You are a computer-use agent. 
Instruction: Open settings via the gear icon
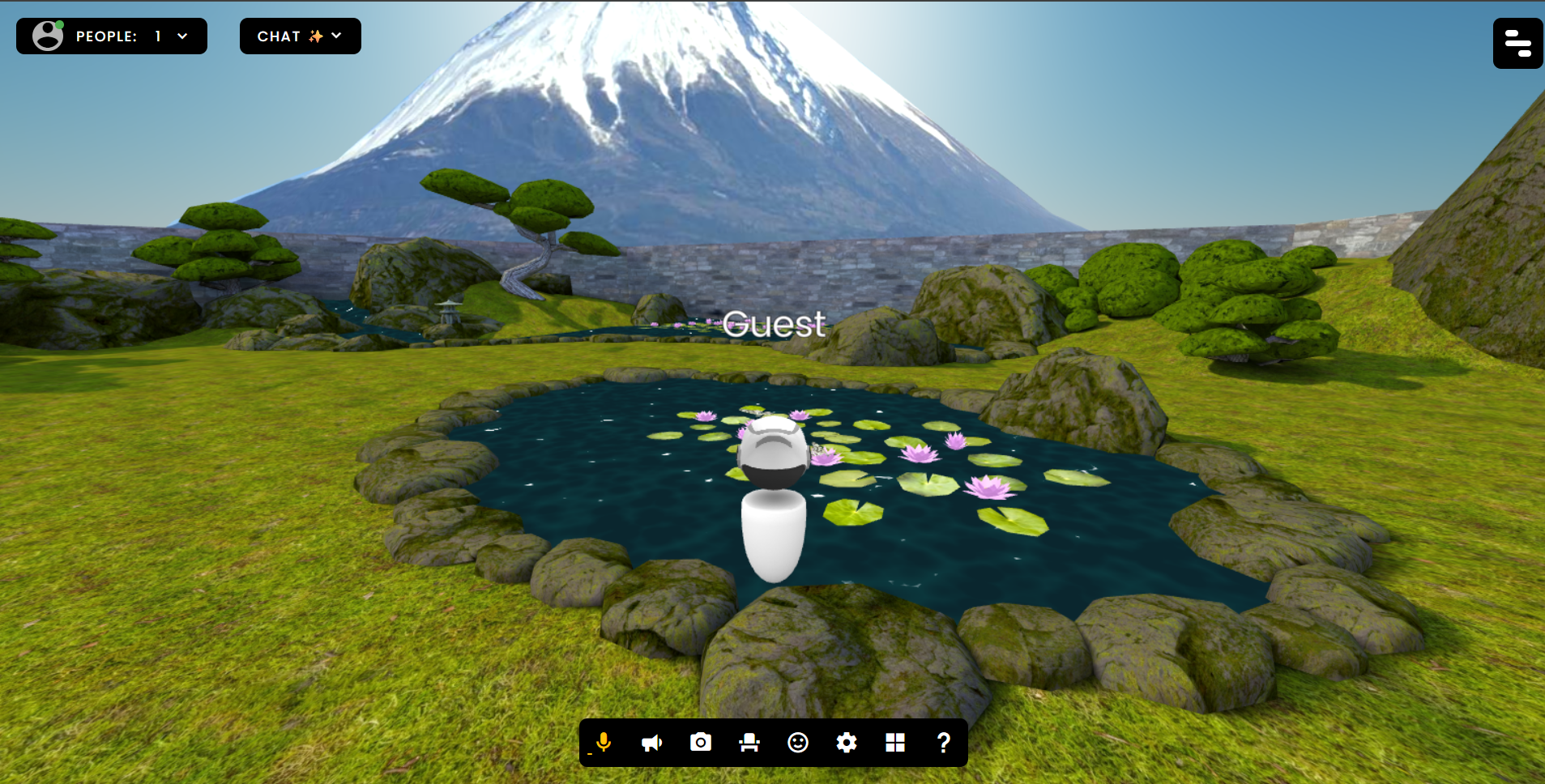(x=847, y=743)
